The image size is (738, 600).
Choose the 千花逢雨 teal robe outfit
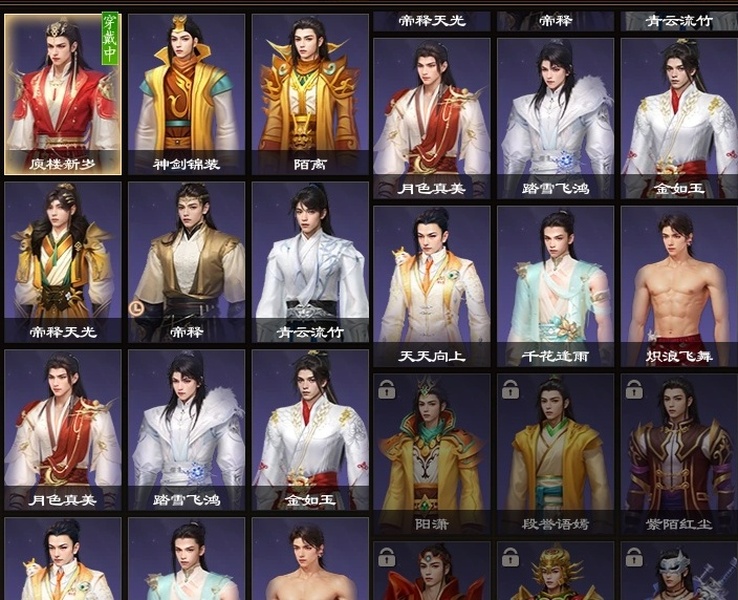(x=555, y=285)
